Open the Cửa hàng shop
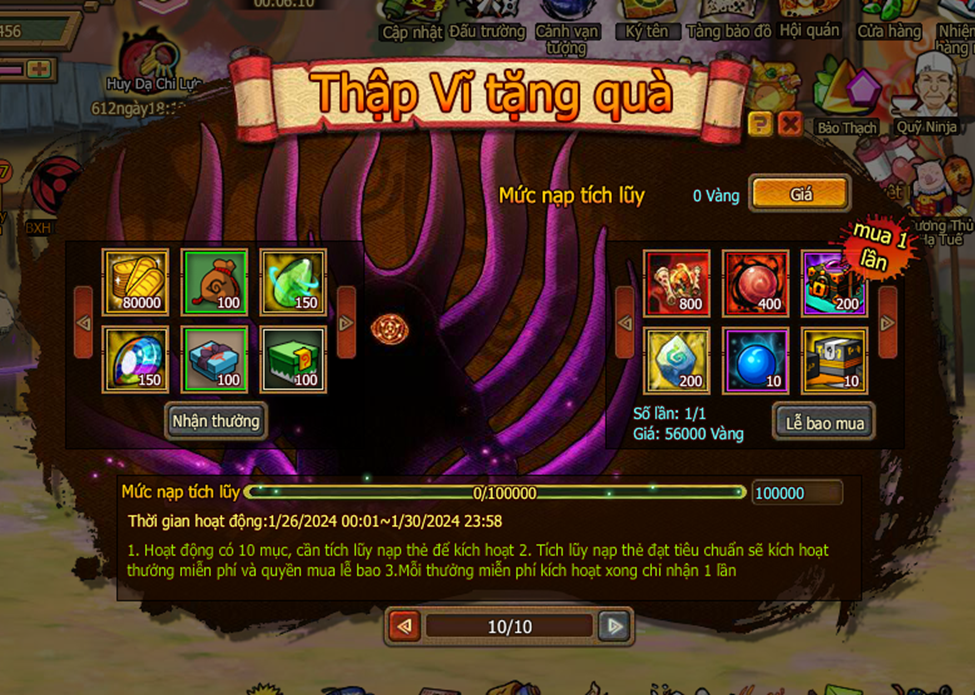Image resolution: width=975 pixels, height=695 pixels. (888, 20)
